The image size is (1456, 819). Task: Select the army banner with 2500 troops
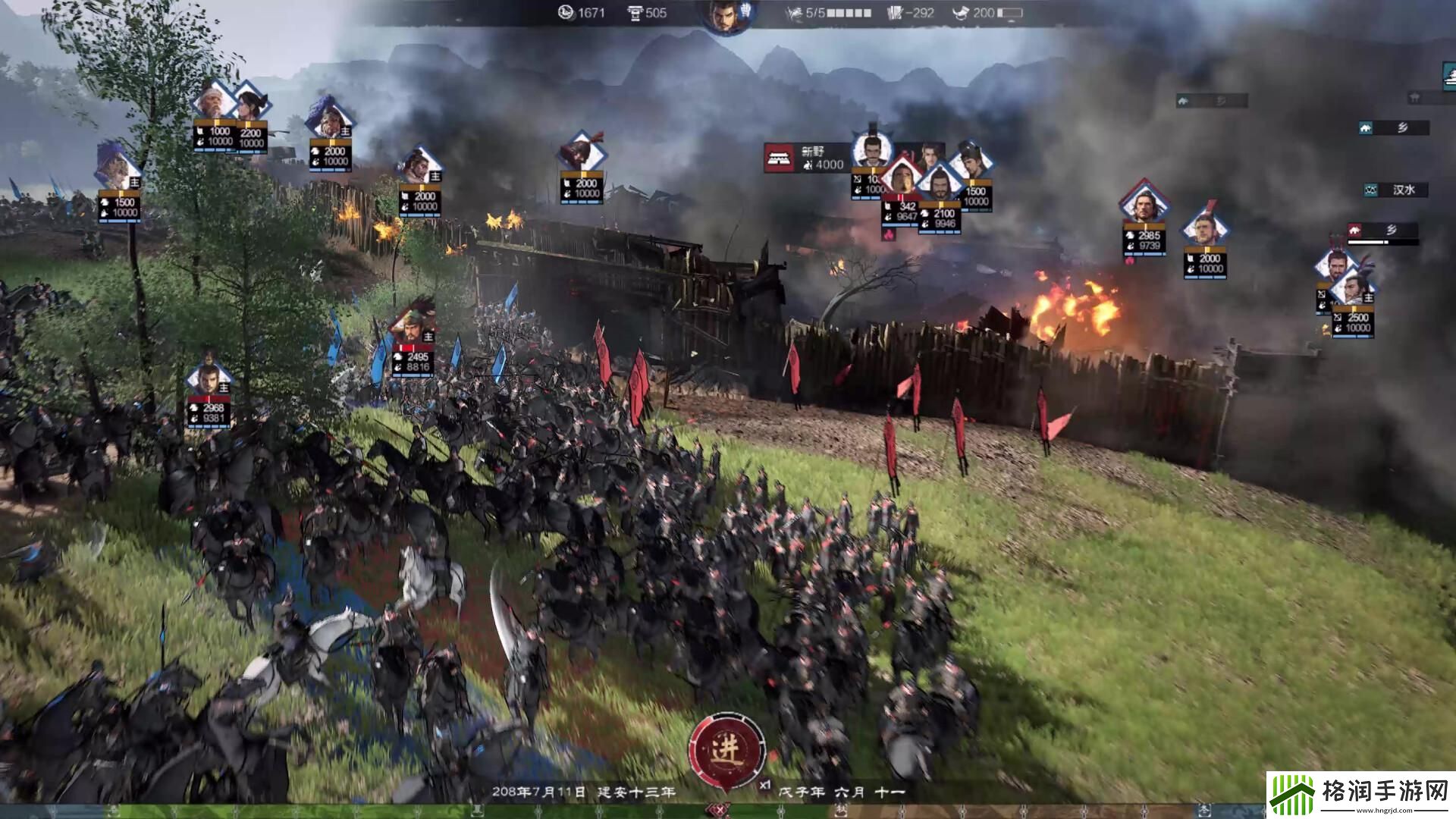click(1353, 322)
